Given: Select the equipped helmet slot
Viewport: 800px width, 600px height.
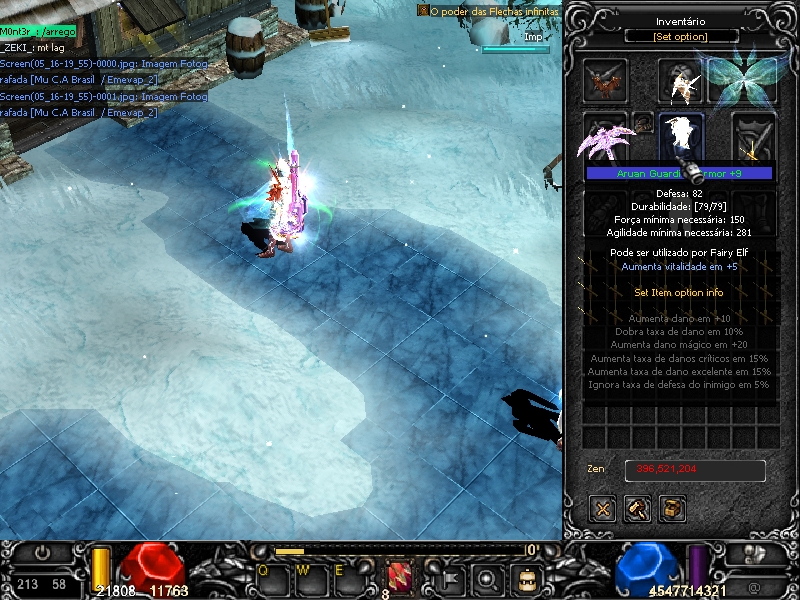Looking at the screenshot, I should click(681, 81).
